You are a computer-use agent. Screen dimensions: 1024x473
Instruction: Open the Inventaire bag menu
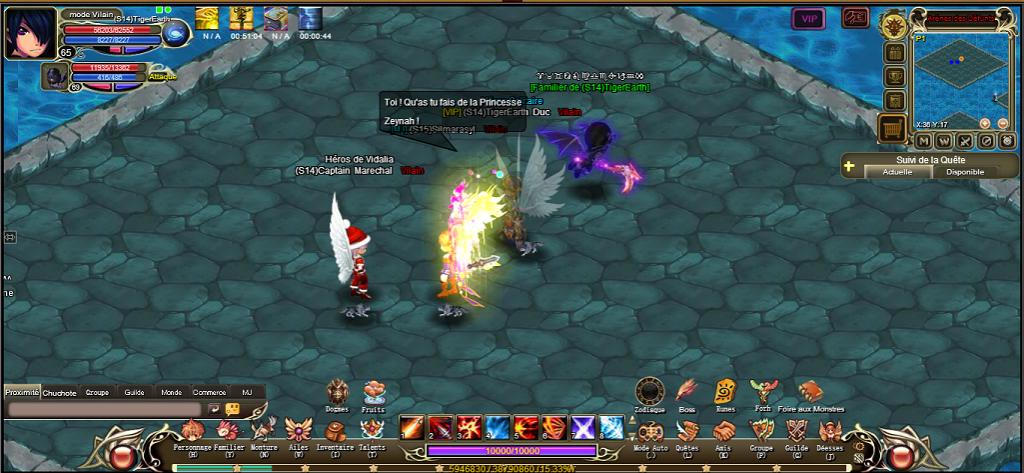335,432
